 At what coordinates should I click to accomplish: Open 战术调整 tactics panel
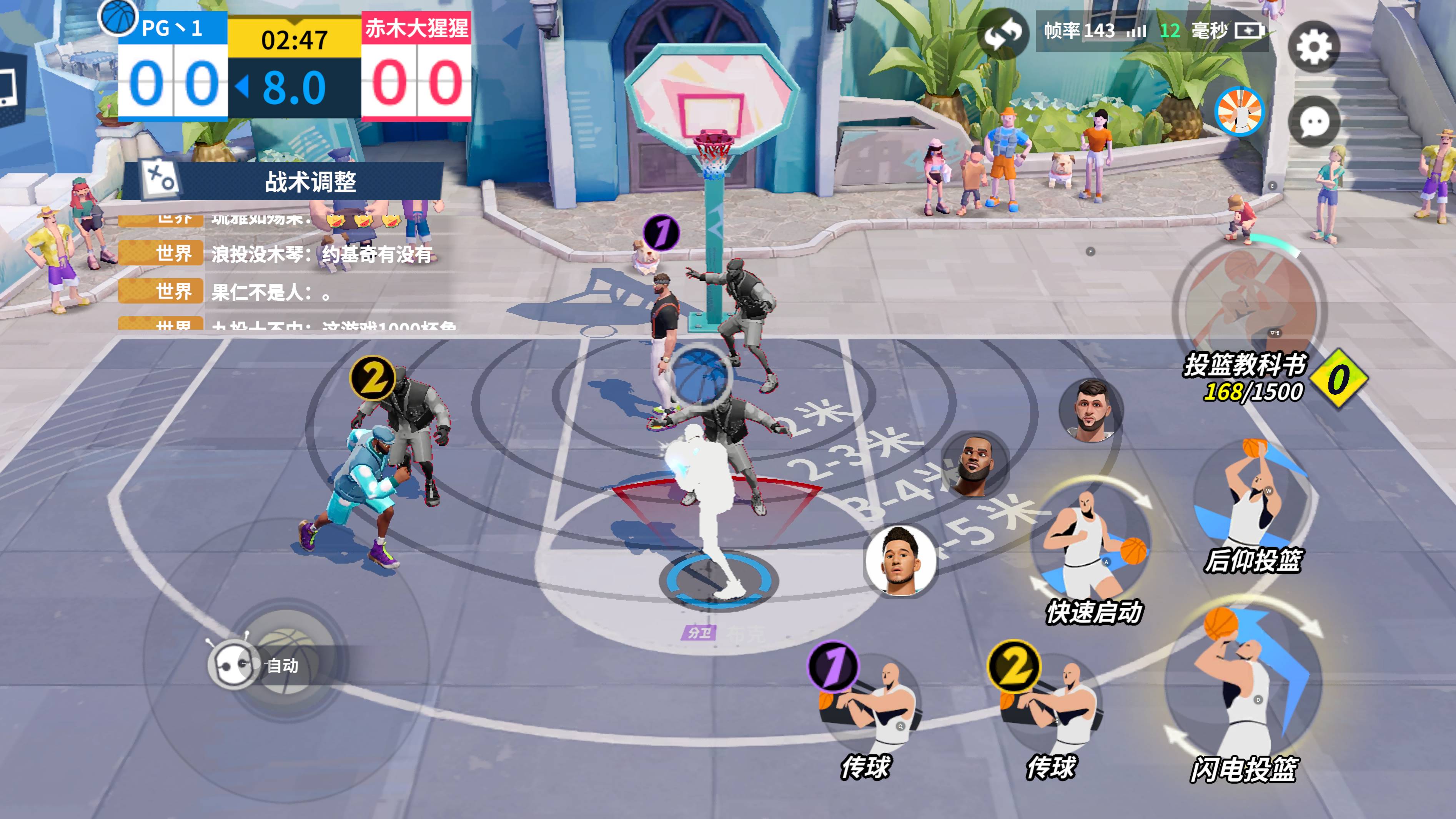(283, 182)
